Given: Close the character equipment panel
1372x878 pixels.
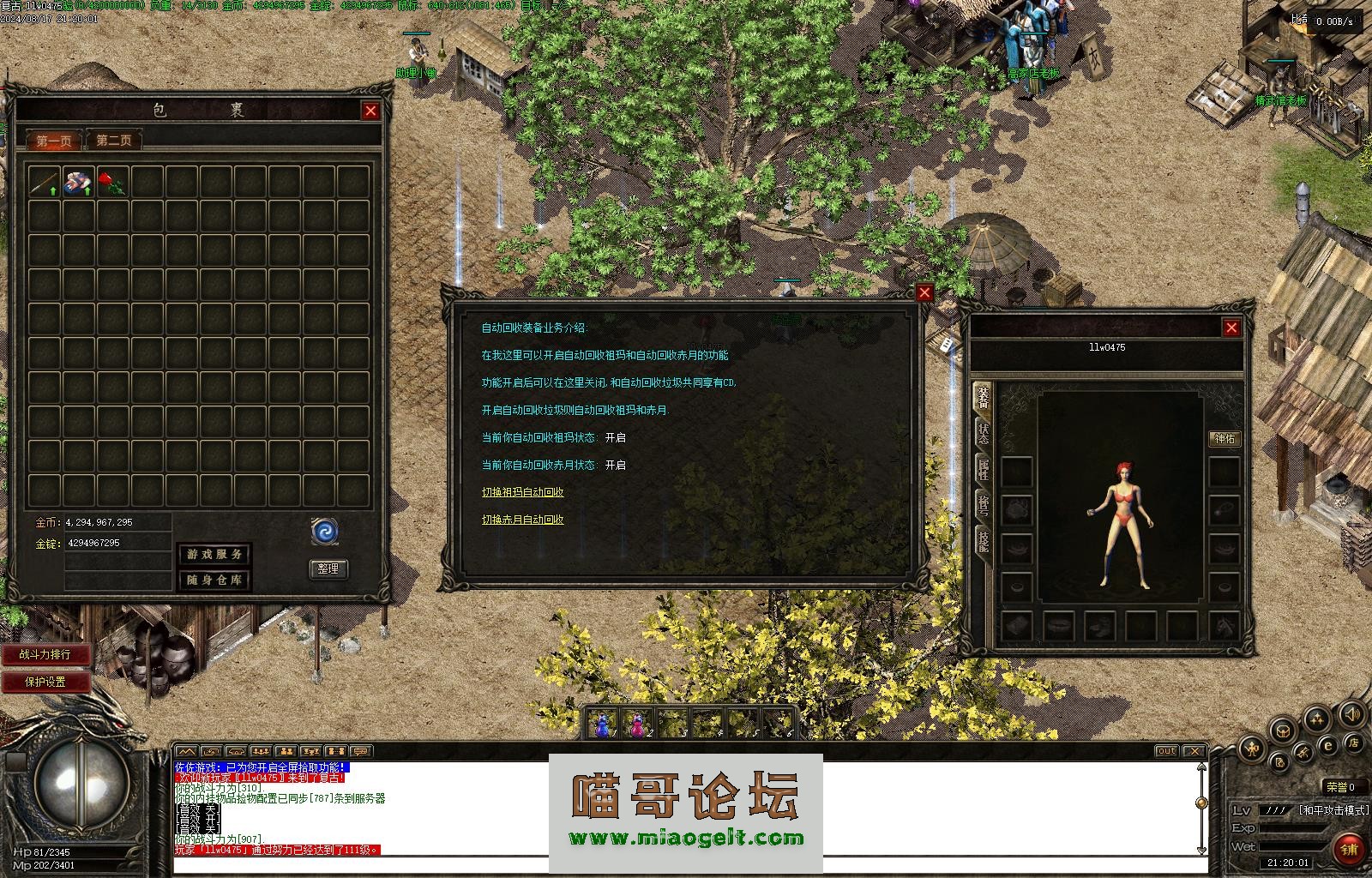Looking at the screenshot, I should point(1231,328).
